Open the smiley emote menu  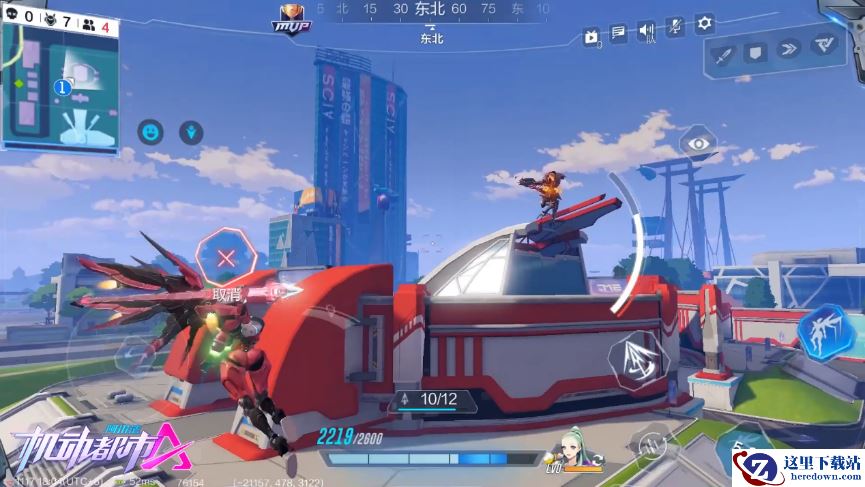(x=151, y=131)
